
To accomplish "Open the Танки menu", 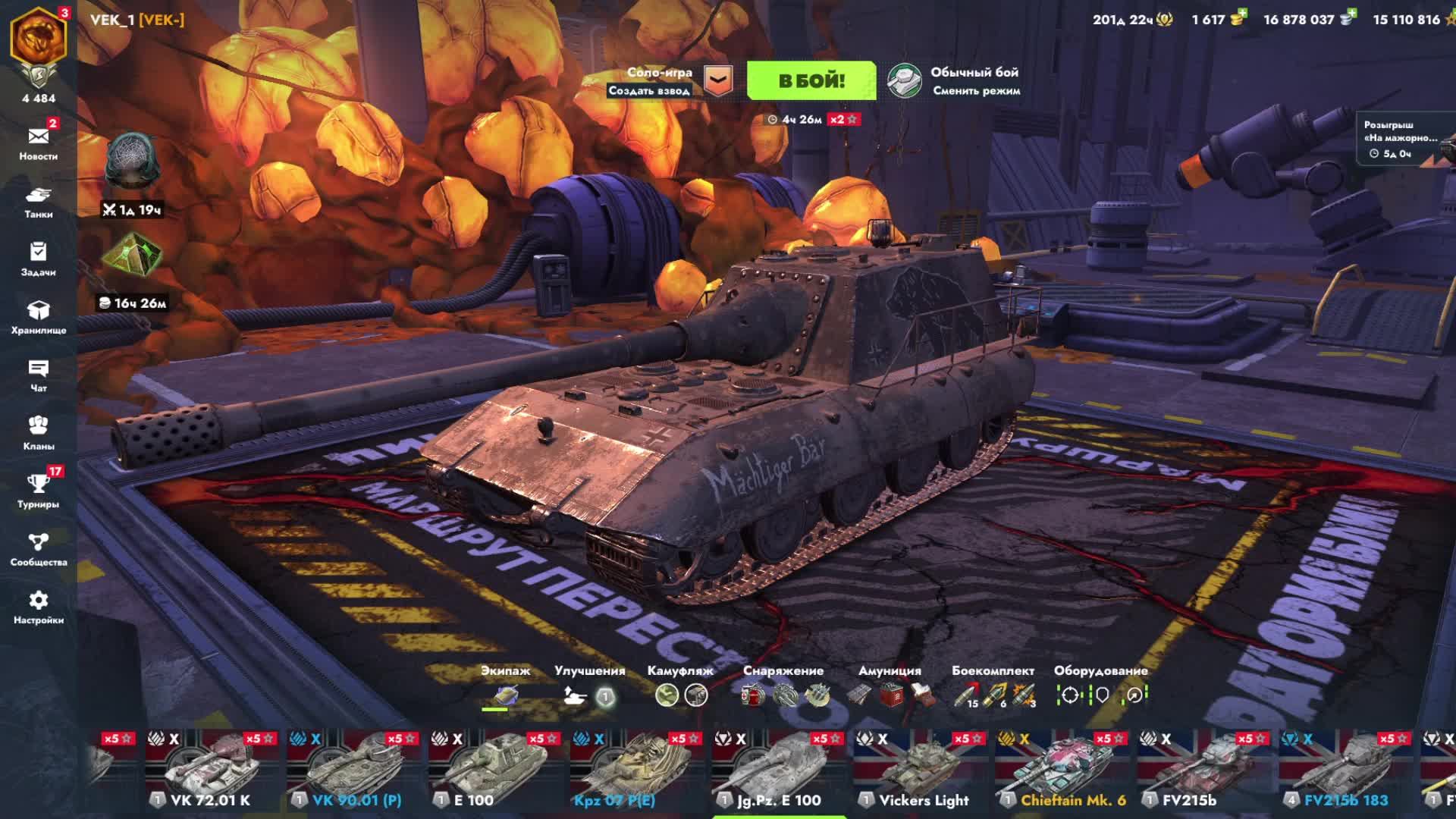I will (38, 201).
